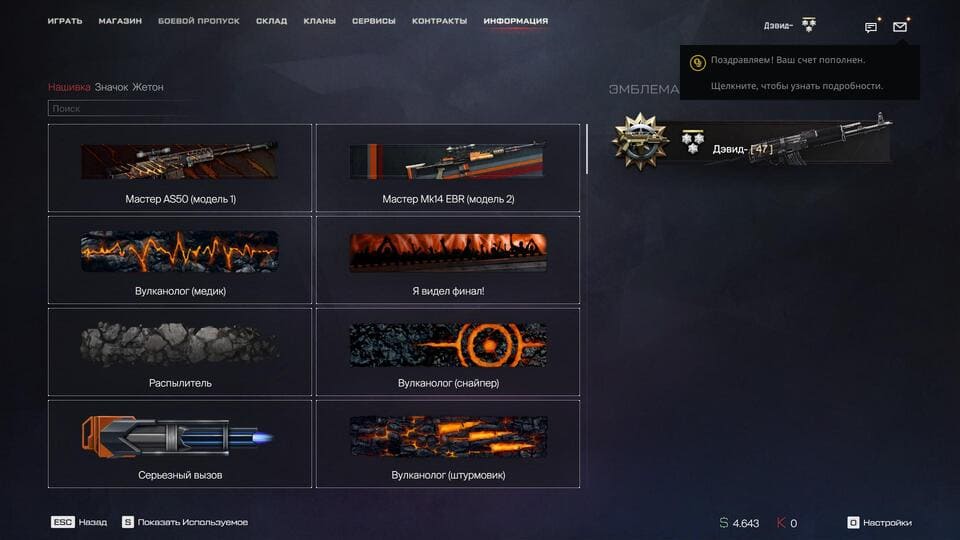Switch to the Жетон tab

point(148,87)
